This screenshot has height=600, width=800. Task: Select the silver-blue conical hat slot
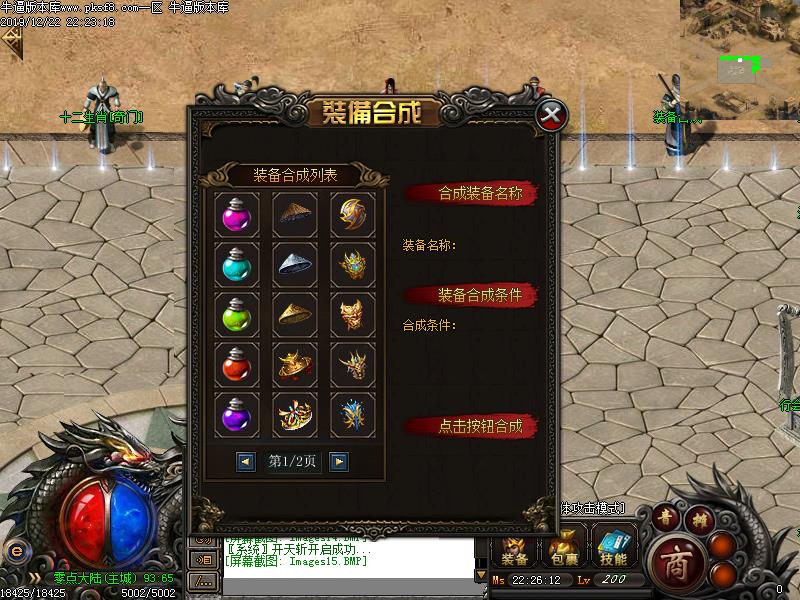point(295,265)
